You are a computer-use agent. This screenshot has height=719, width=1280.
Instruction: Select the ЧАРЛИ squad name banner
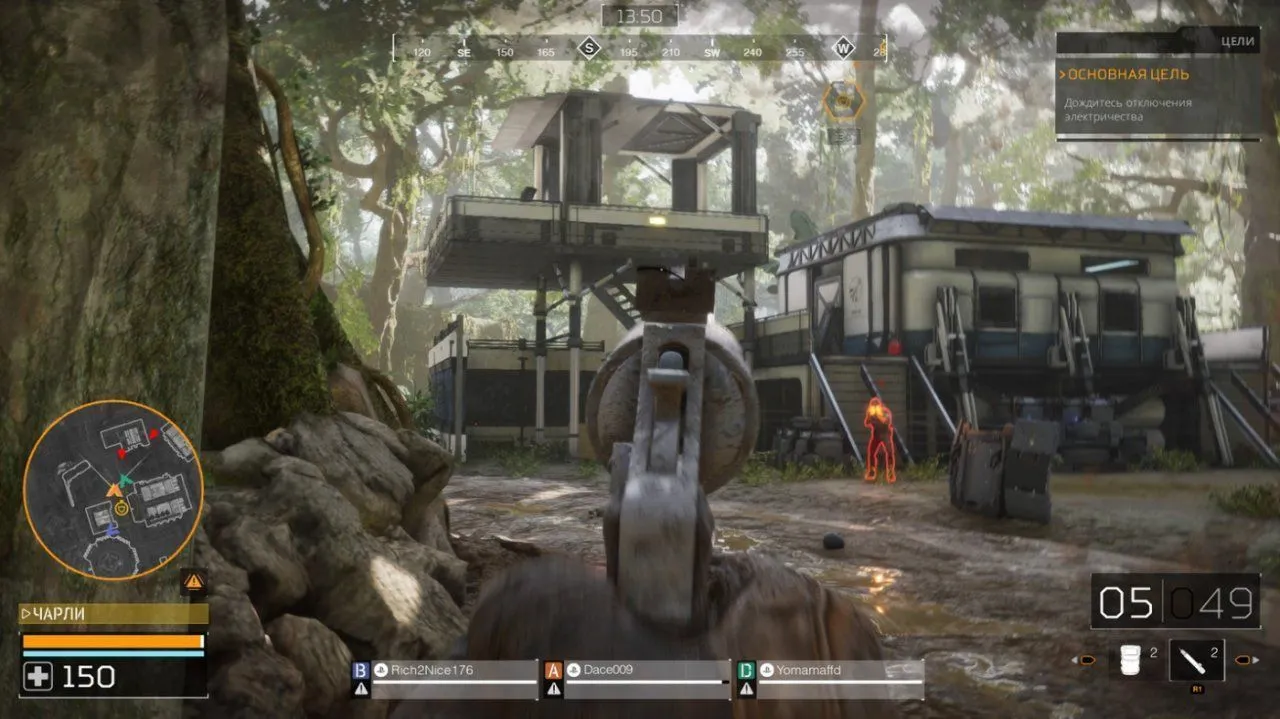tap(113, 614)
